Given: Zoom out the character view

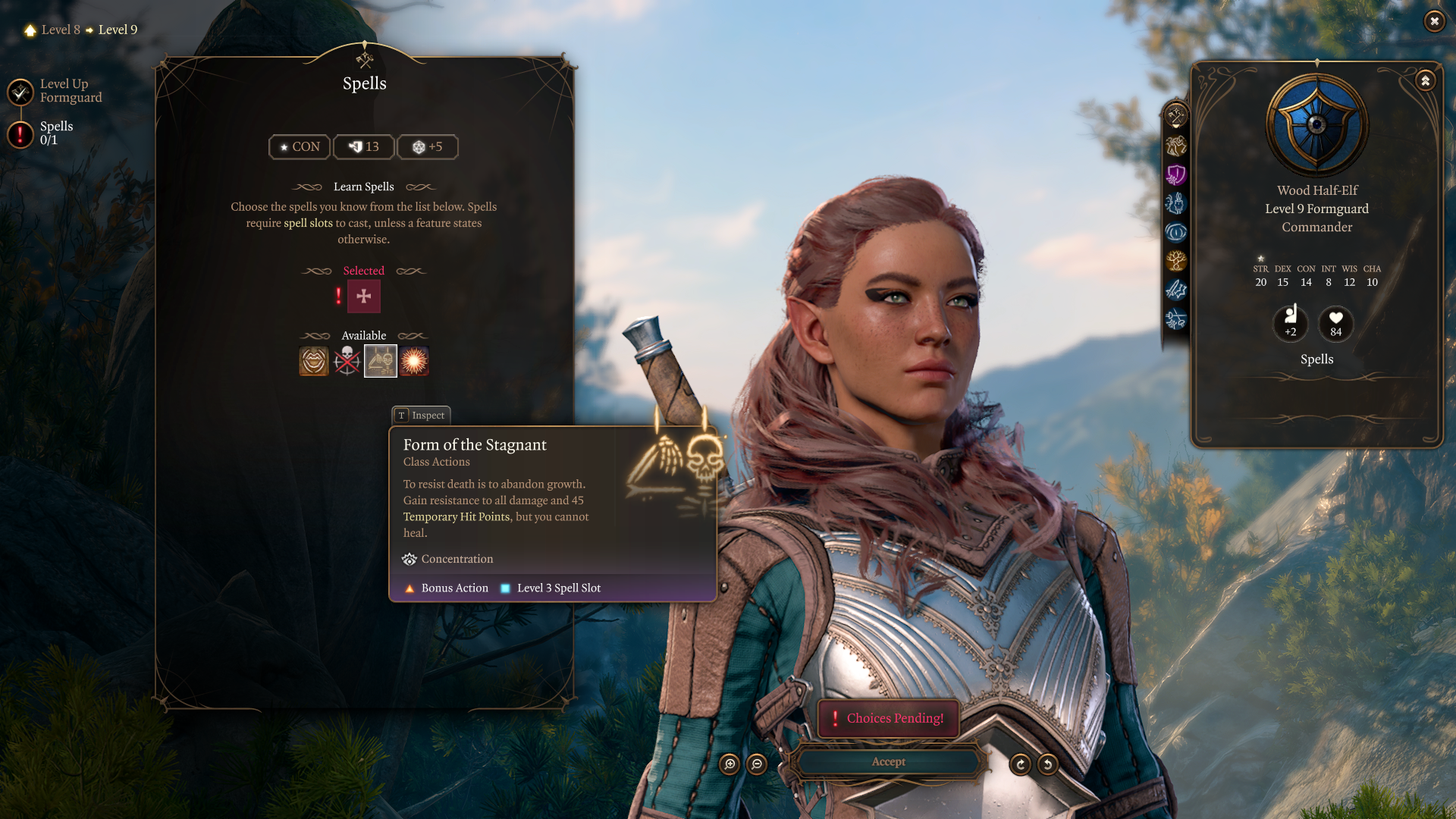Looking at the screenshot, I should pos(757,764).
